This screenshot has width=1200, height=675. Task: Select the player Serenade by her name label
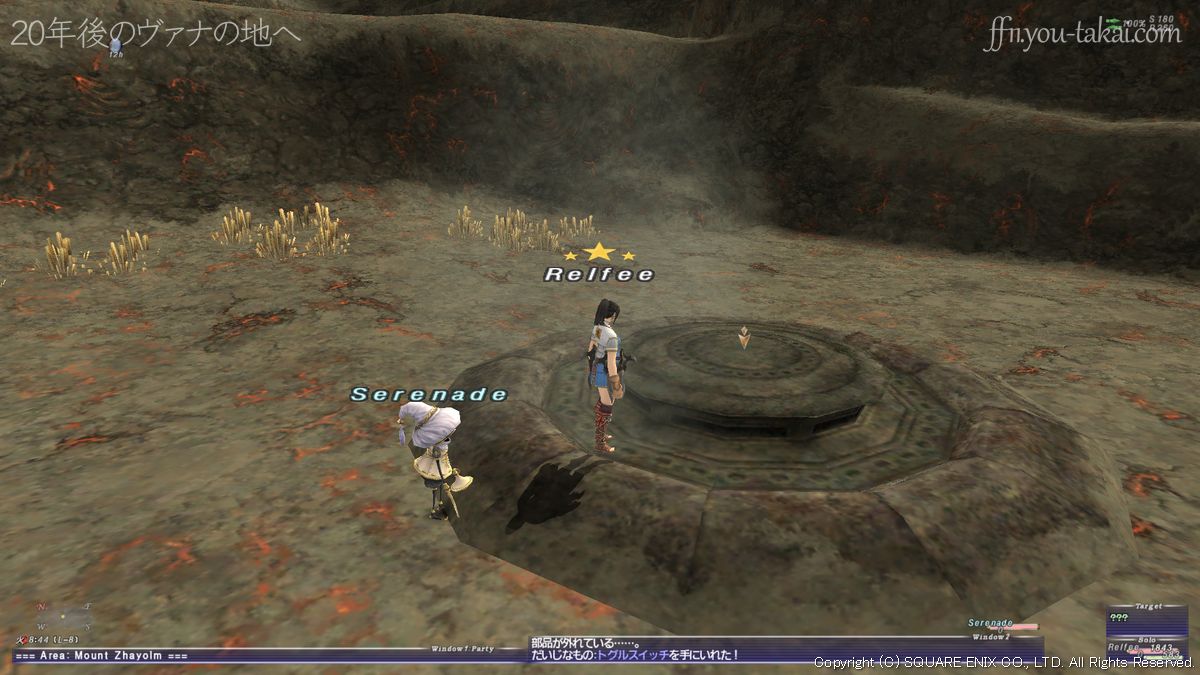click(x=429, y=395)
